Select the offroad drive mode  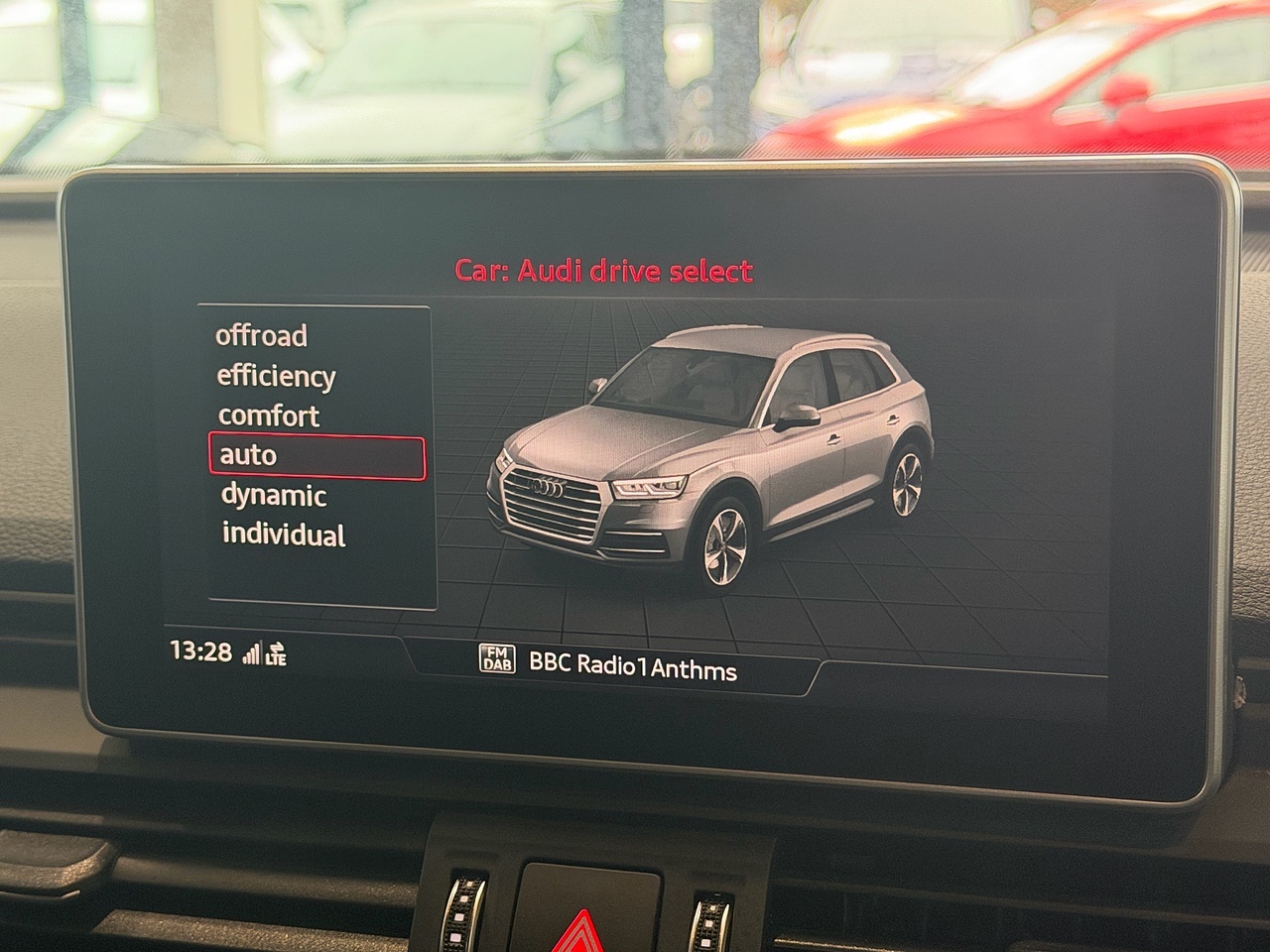pyautogui.click(x=262, y=336)
